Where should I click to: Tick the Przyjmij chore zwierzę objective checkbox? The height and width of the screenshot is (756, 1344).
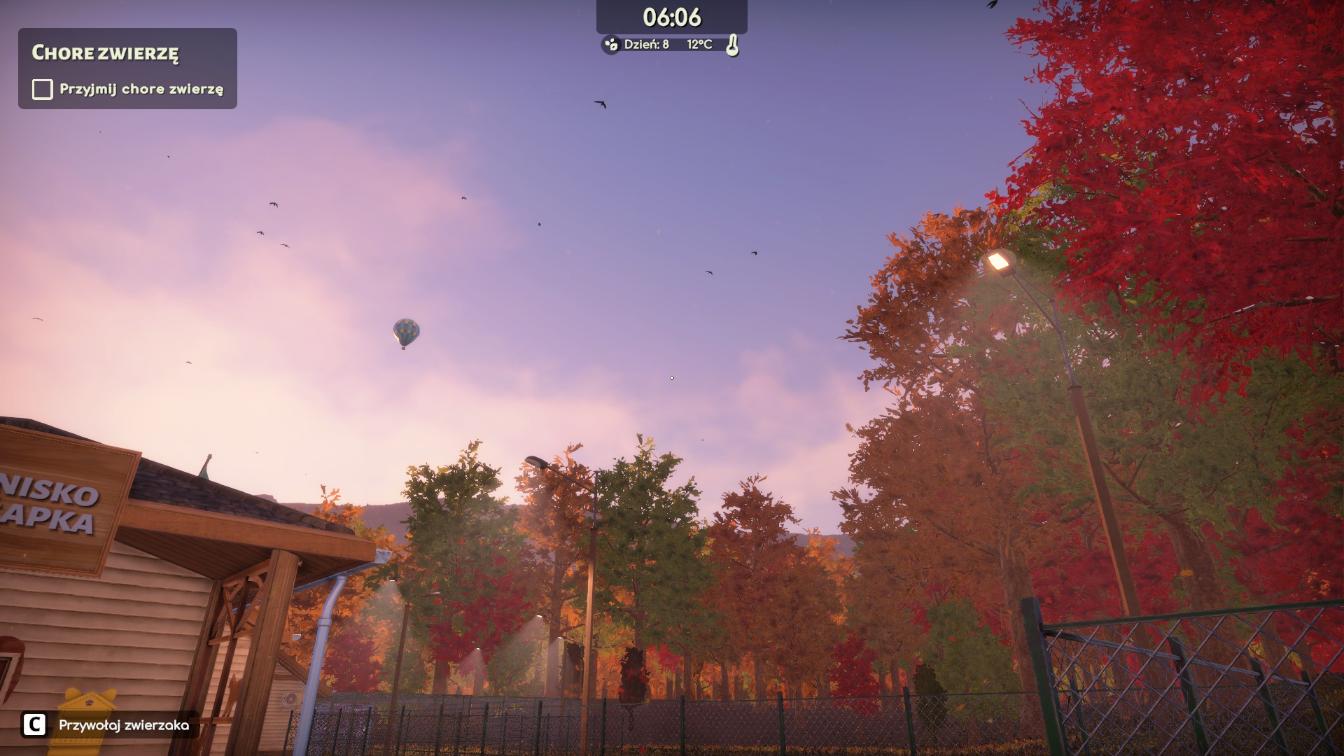pyautogui.click(x=42, y=89)
